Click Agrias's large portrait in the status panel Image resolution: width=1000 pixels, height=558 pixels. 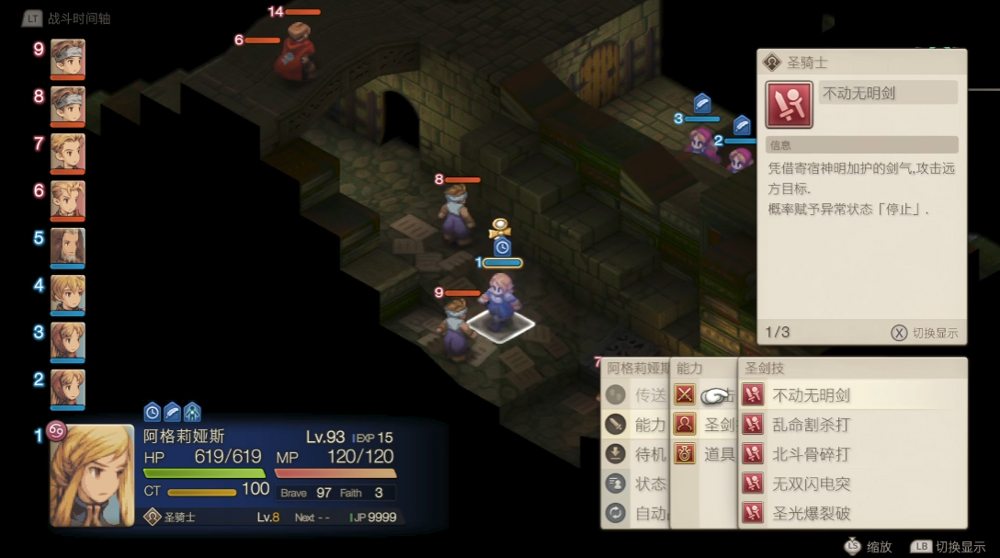click(x=91, y=475)
